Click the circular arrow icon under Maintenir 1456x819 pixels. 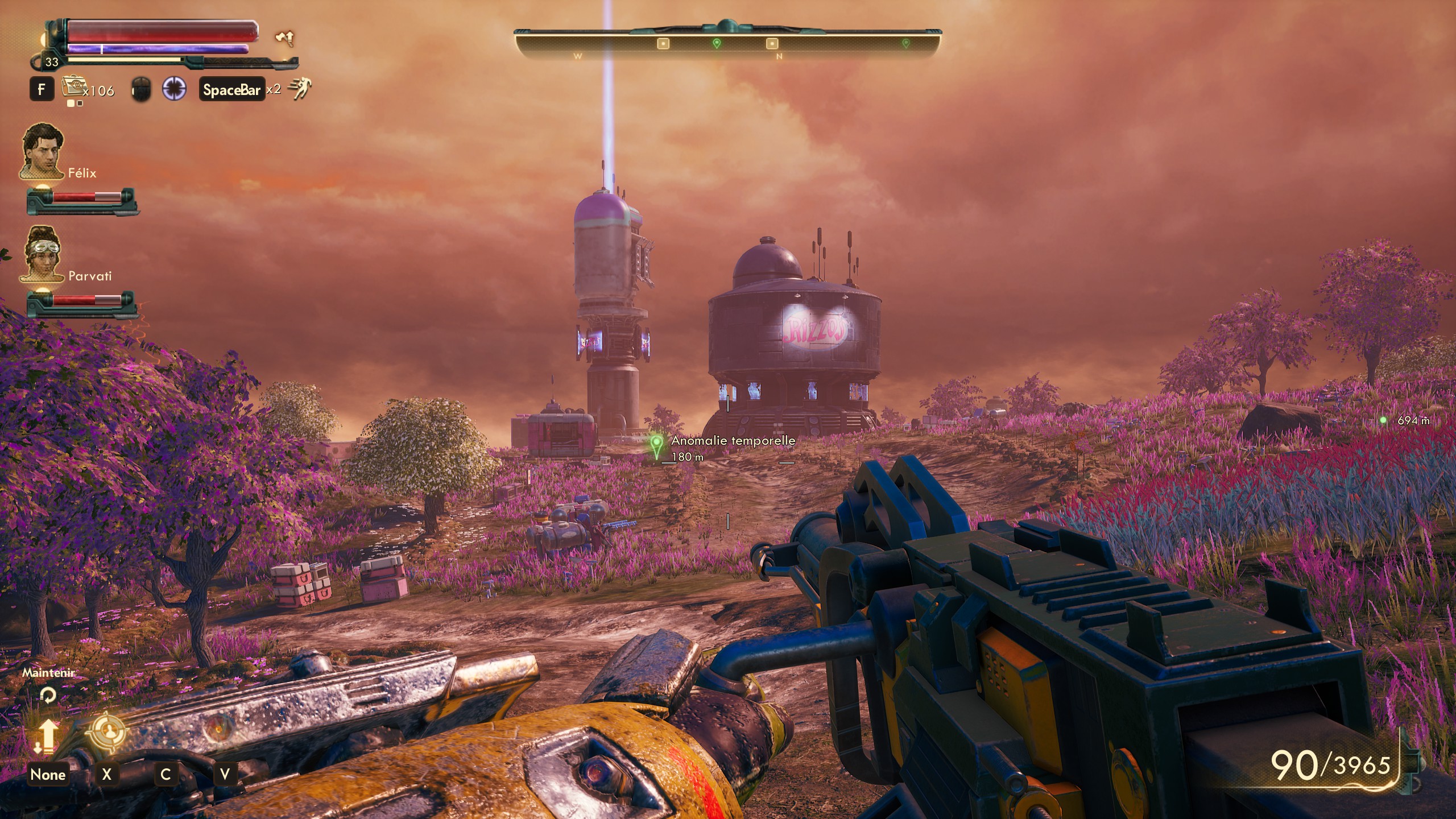(48, 695)
